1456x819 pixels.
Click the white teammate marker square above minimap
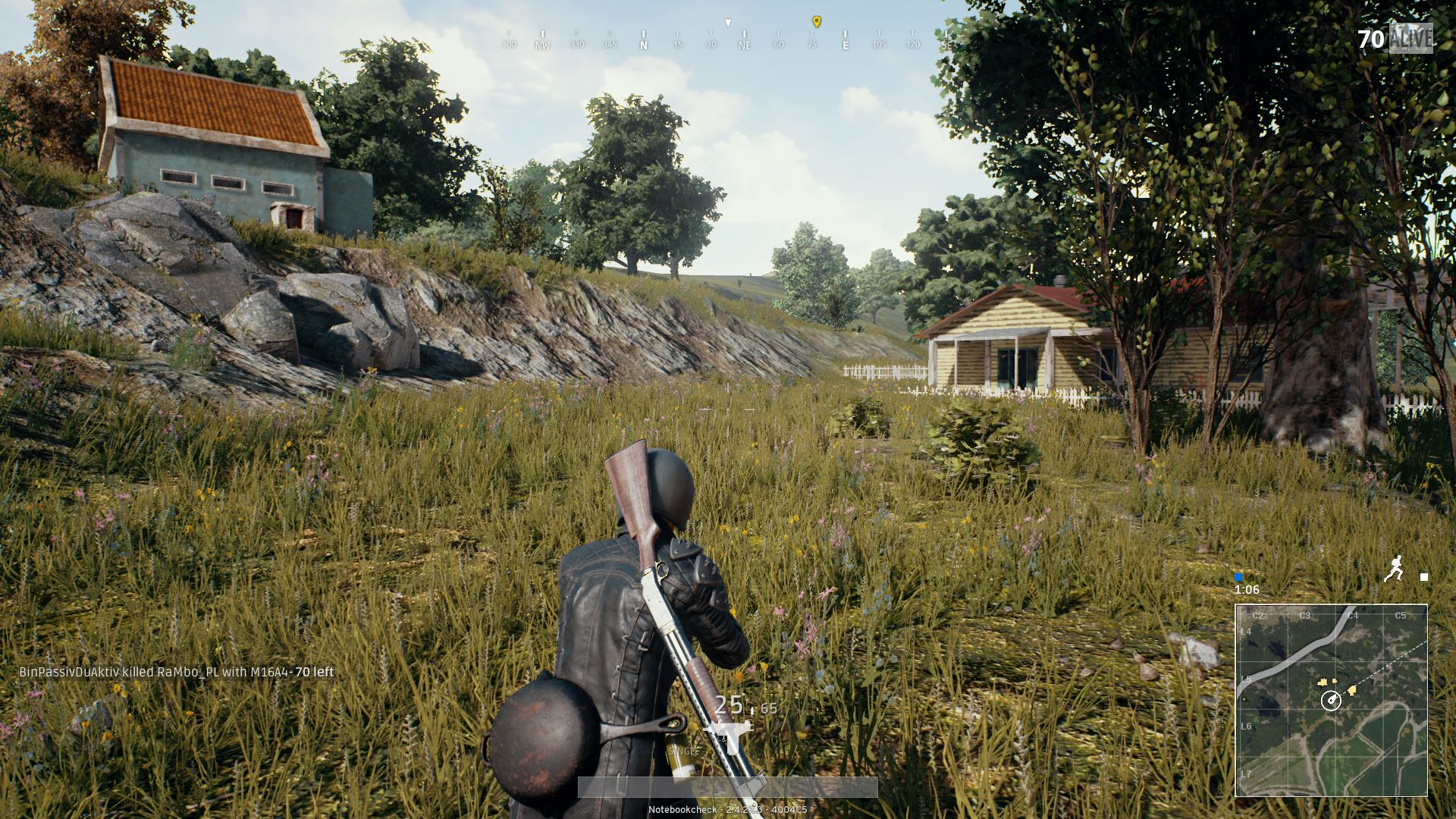click(x=1424, y=578)
